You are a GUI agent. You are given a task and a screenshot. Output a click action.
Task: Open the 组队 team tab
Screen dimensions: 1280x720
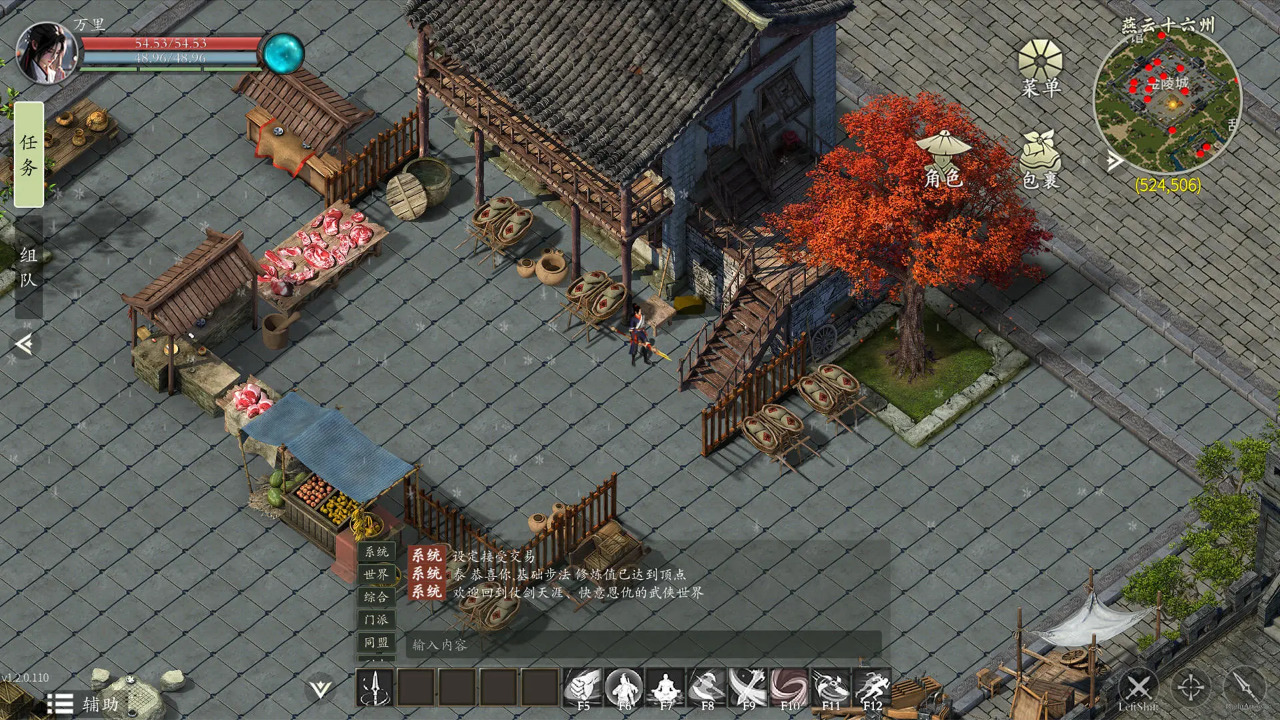tap(29, 267)
